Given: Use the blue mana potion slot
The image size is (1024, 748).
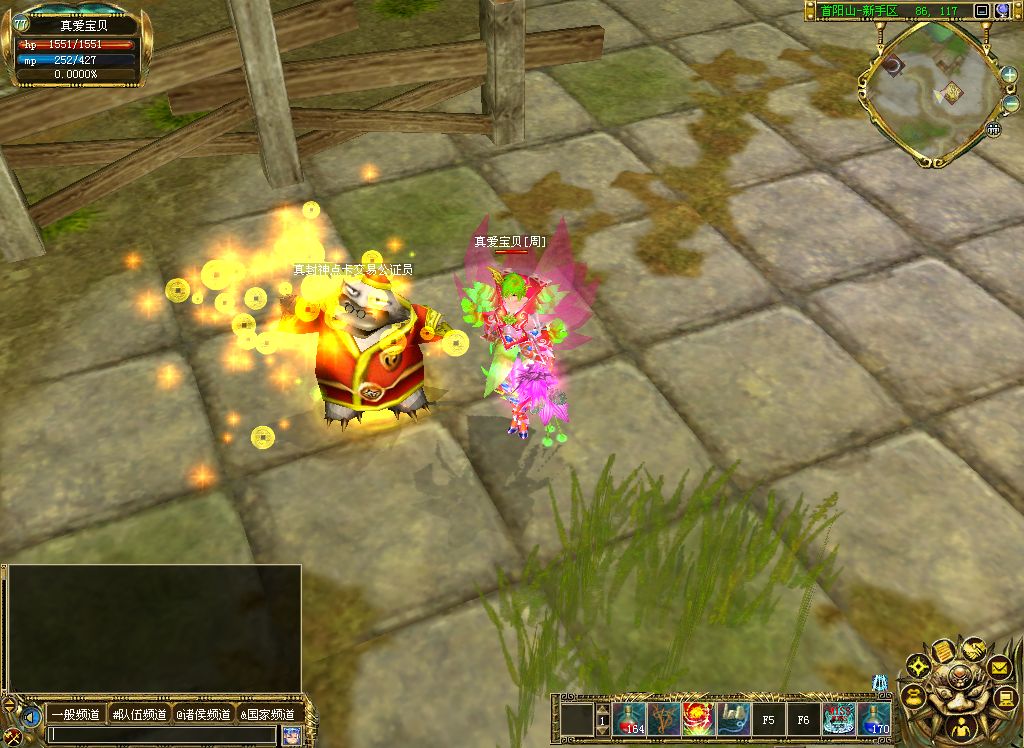Looking at the screenshot, I should (874, 719).
